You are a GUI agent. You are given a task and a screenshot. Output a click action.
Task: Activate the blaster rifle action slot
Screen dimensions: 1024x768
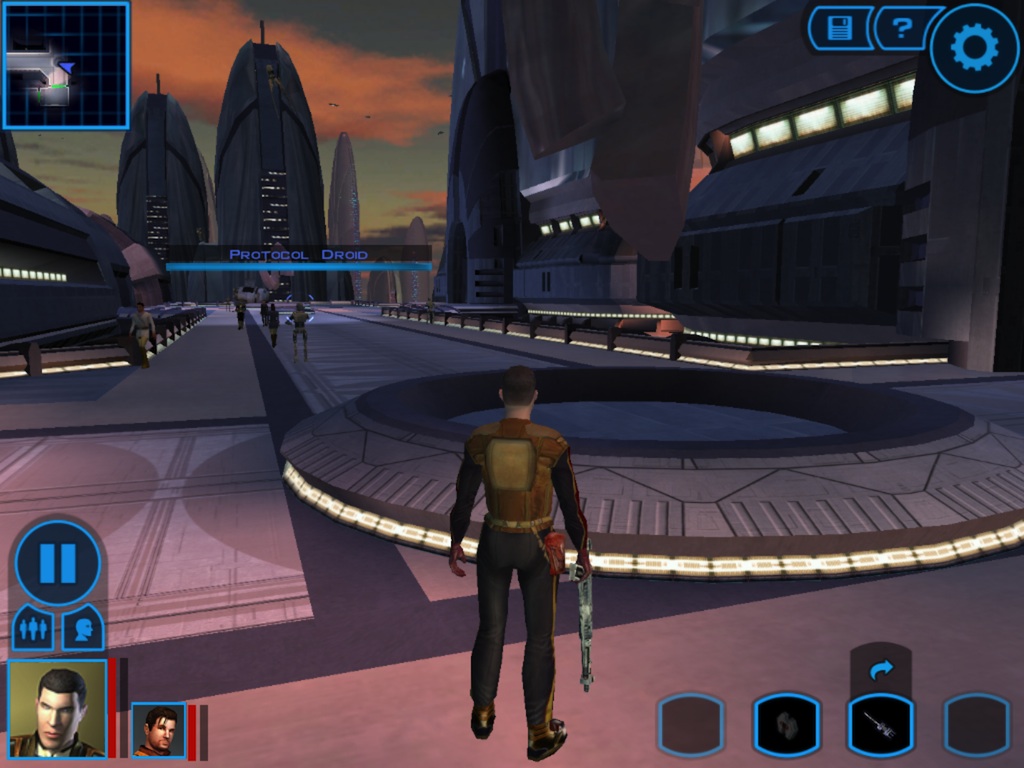tap(881, 725)
